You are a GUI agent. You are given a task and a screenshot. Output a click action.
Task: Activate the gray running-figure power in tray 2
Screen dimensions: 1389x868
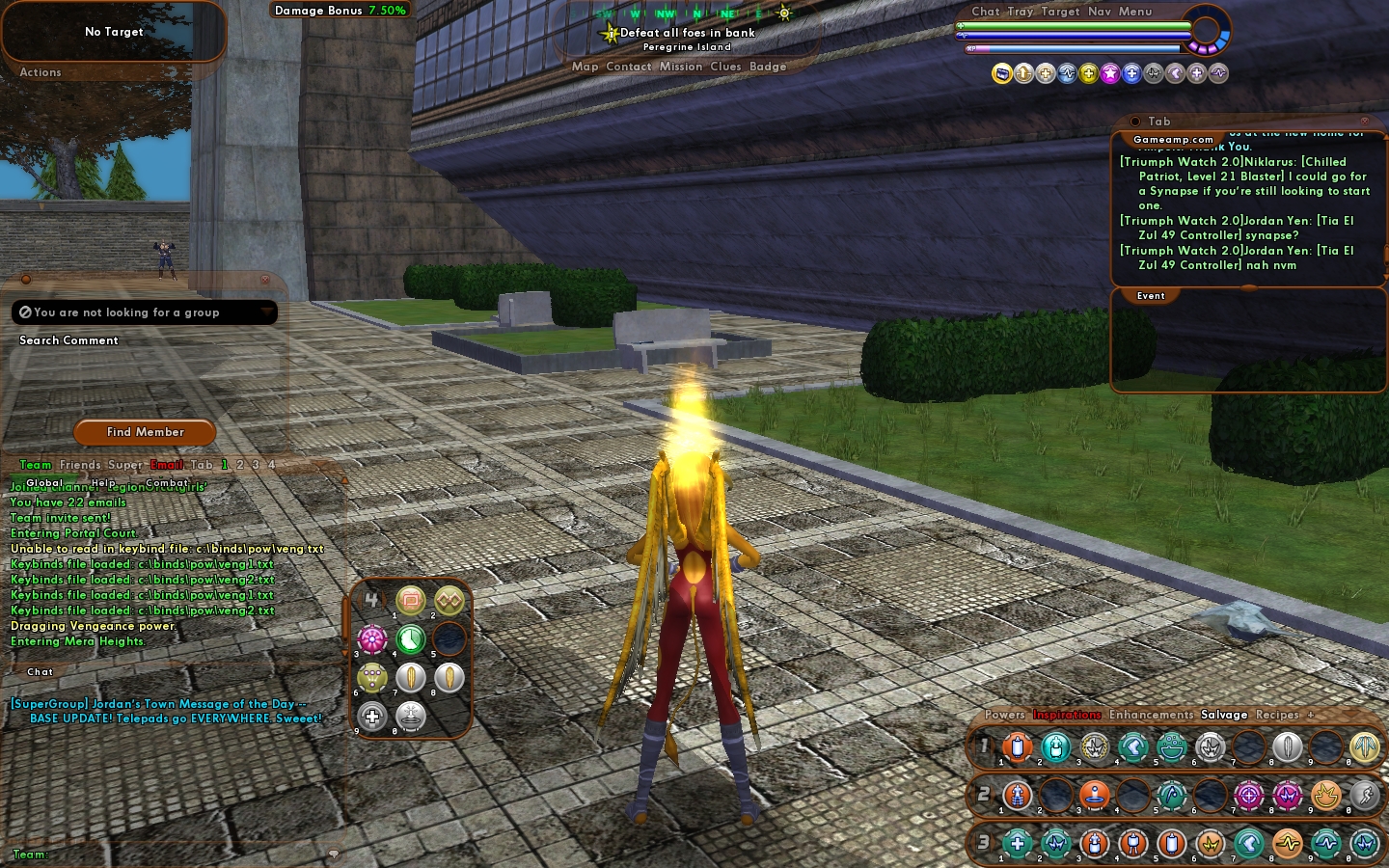(x=1364, y=796)
